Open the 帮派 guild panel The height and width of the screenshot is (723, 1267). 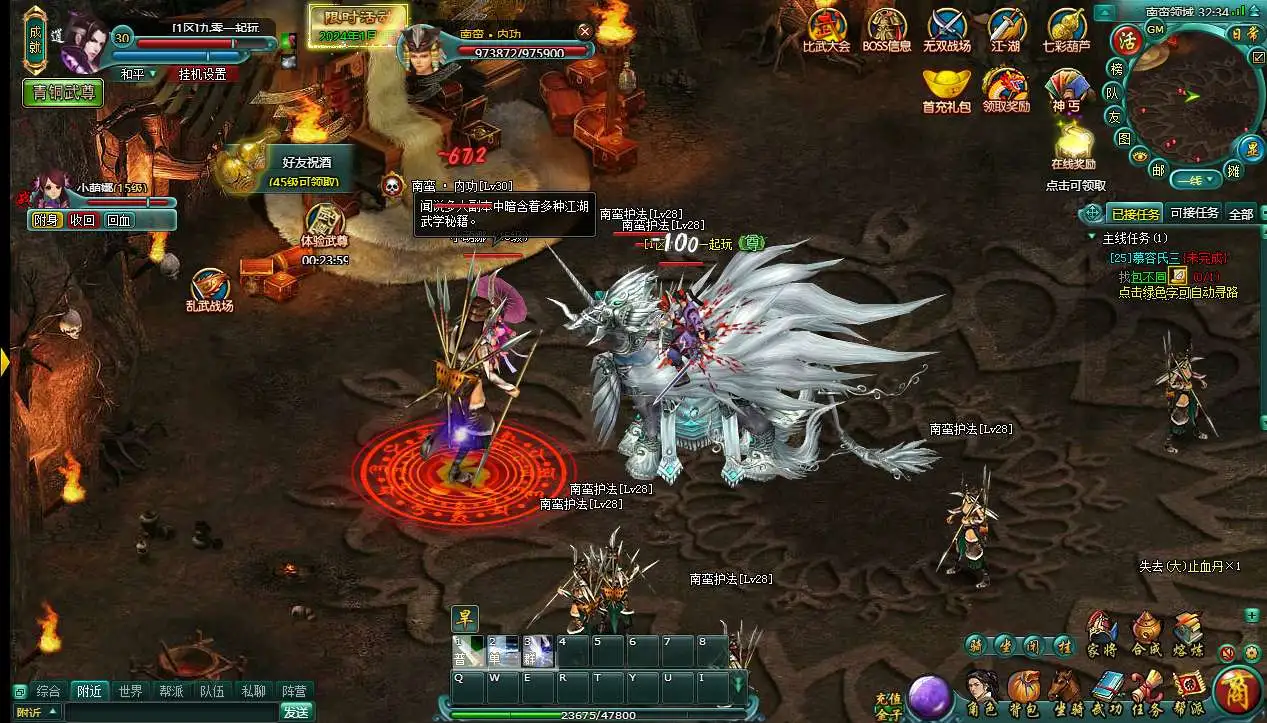click(1189, 690)
